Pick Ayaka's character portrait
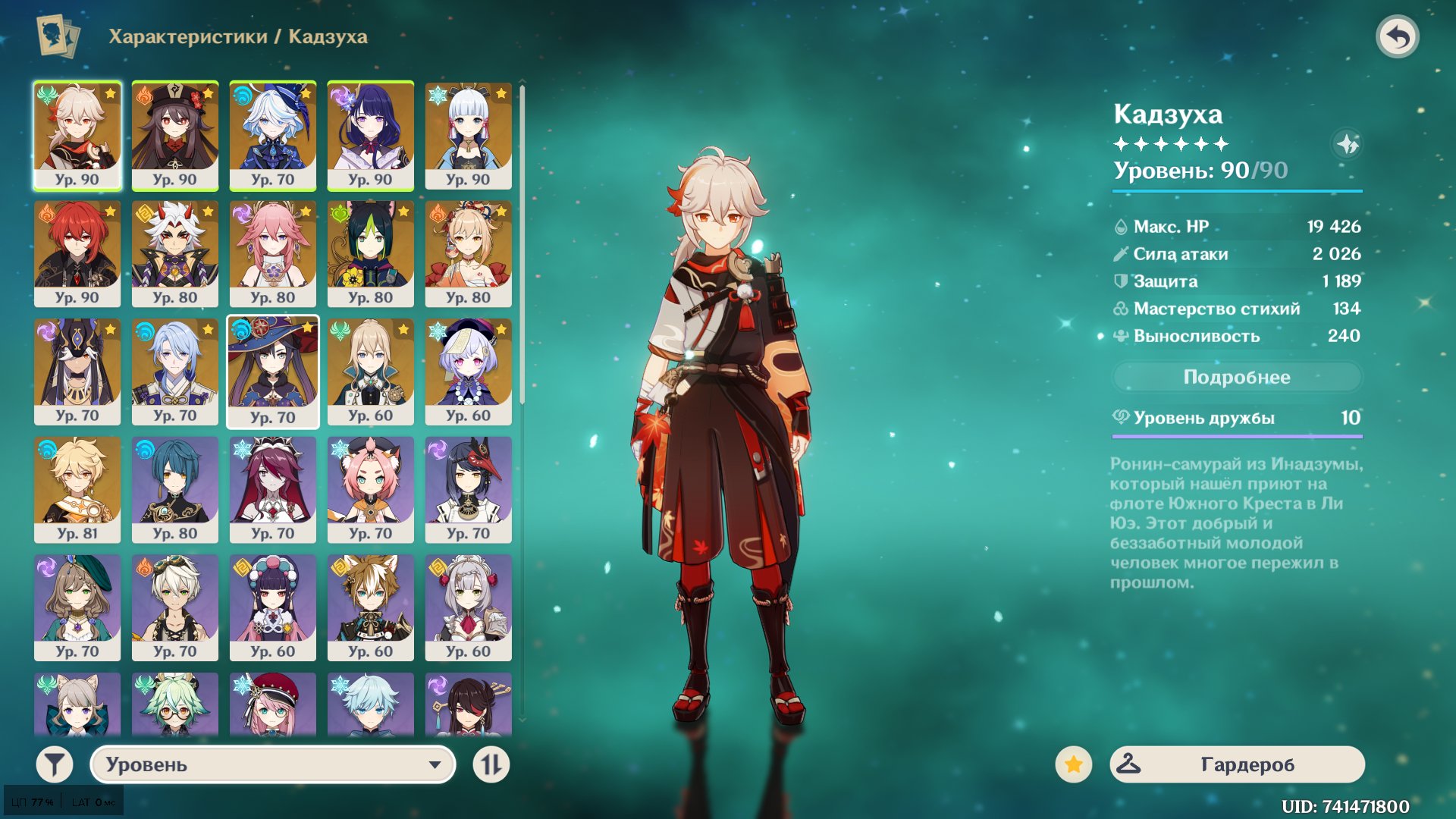Image resolution: width=1456 pixels, height=819 pixels. point(468,135)
